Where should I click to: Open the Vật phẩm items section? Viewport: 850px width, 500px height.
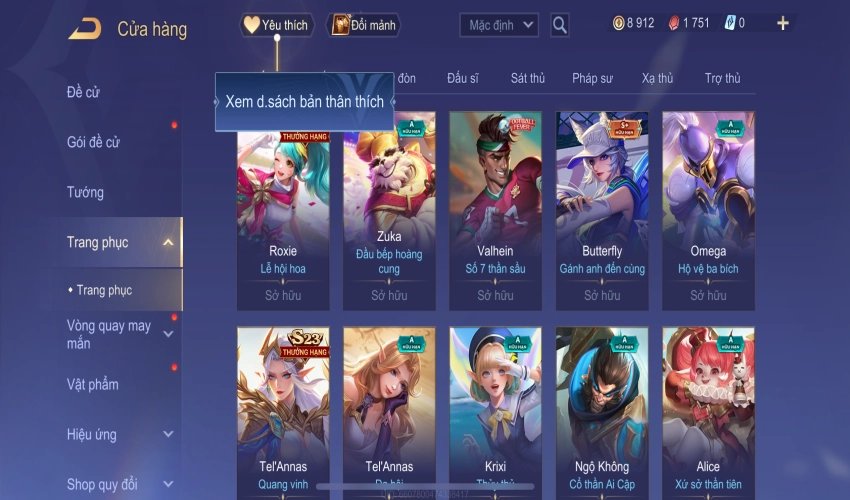click(92, 385)
